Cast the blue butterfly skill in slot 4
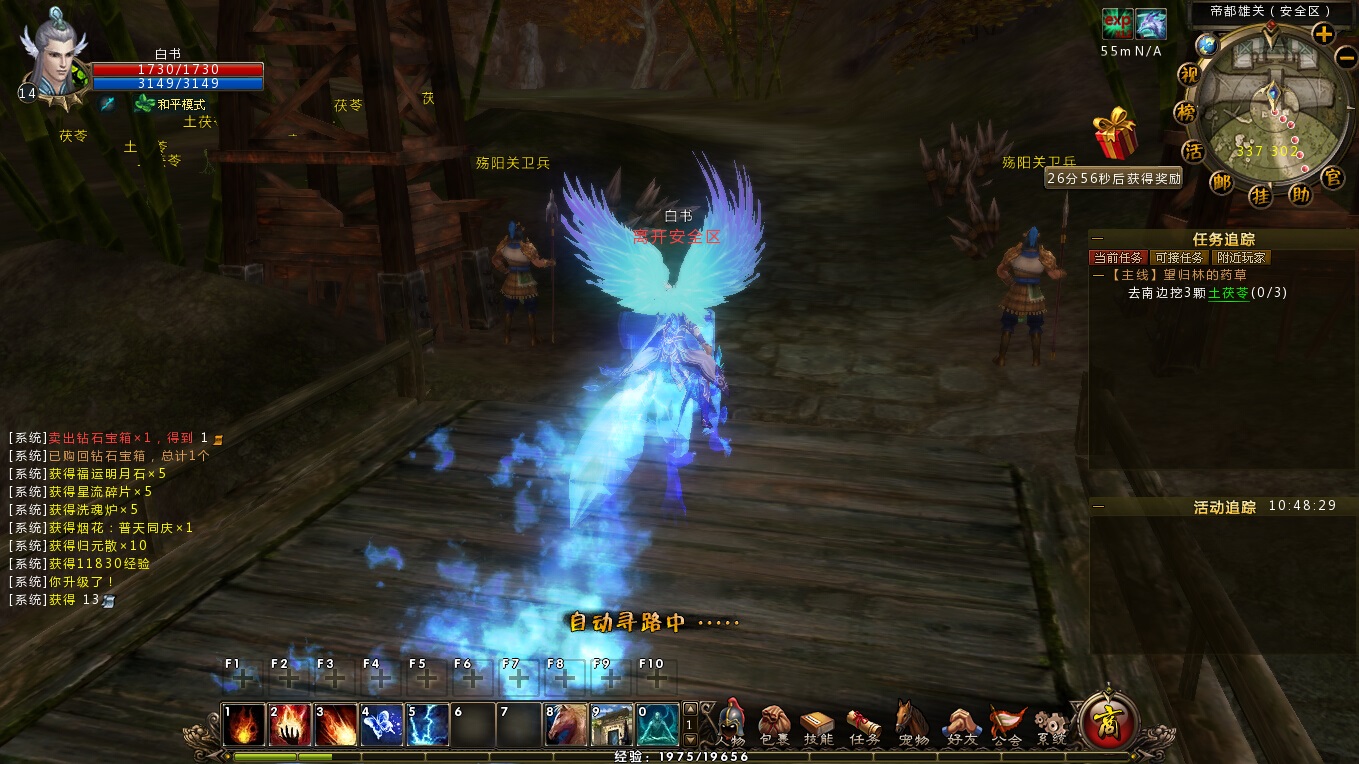 [x=381, y=725]
